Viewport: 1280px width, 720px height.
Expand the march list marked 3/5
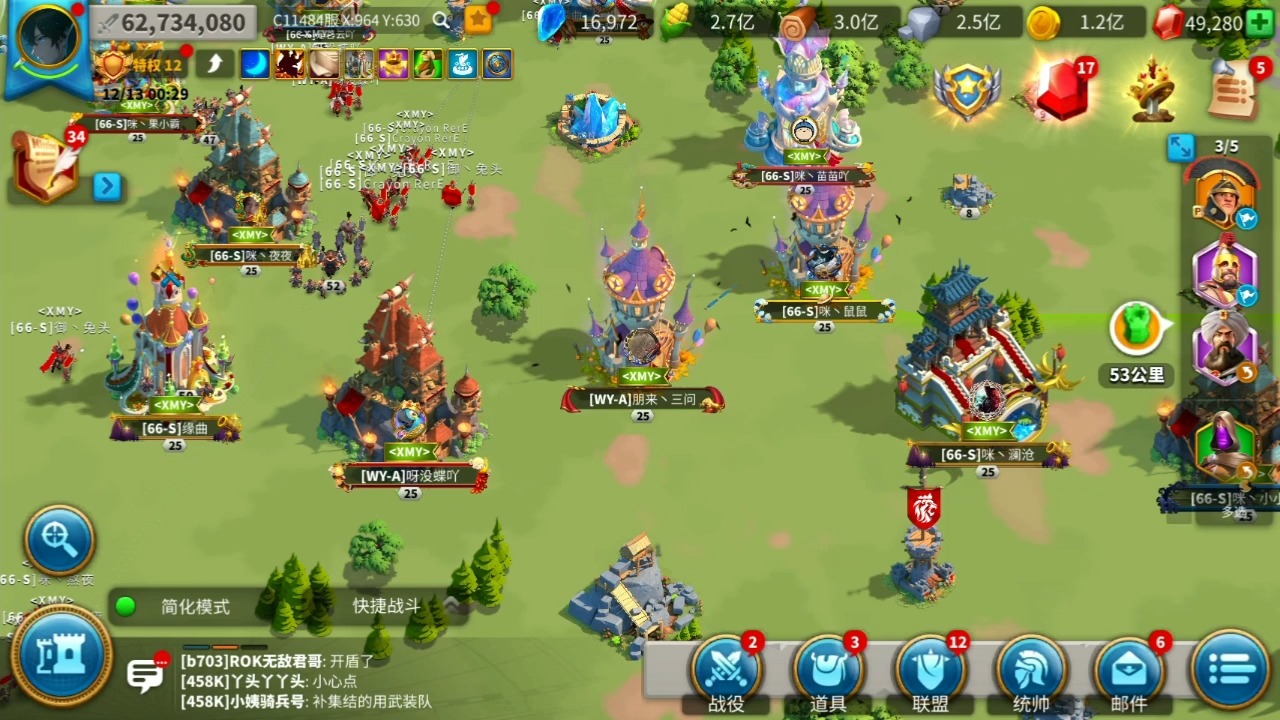(1180, 148)
